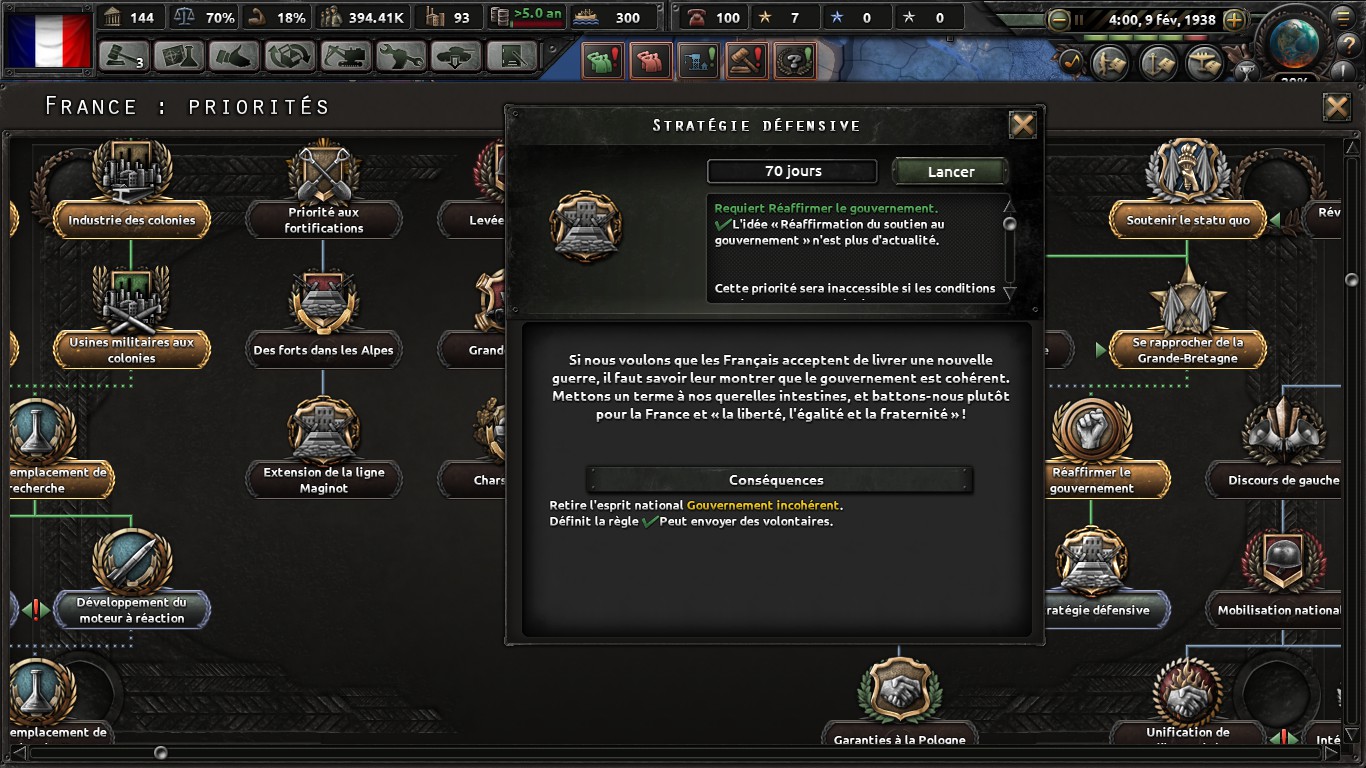Pick Se rapprocher de la Grande-Bretagne focus
The height and width of the screenshot is (768, 1366).
pyautogui.click(x=1186, y=349)
